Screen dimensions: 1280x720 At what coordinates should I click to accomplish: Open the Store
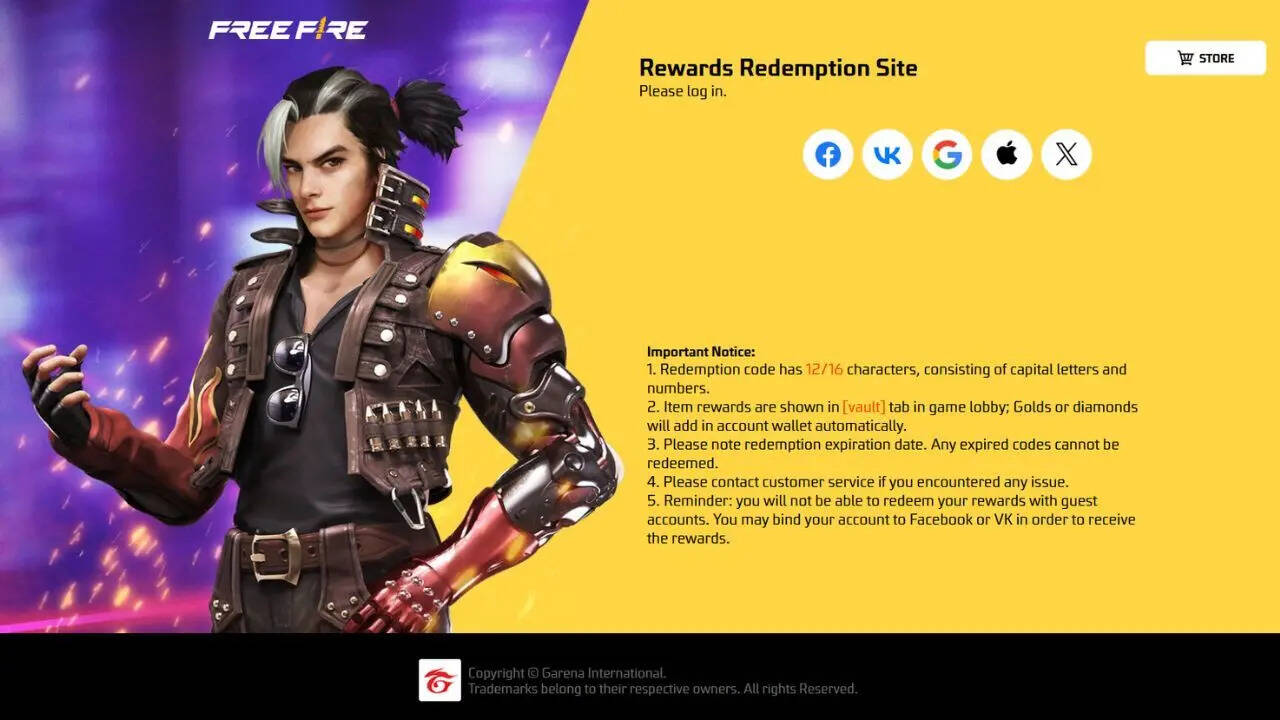pyautogui.click(x=1205, y=57)
